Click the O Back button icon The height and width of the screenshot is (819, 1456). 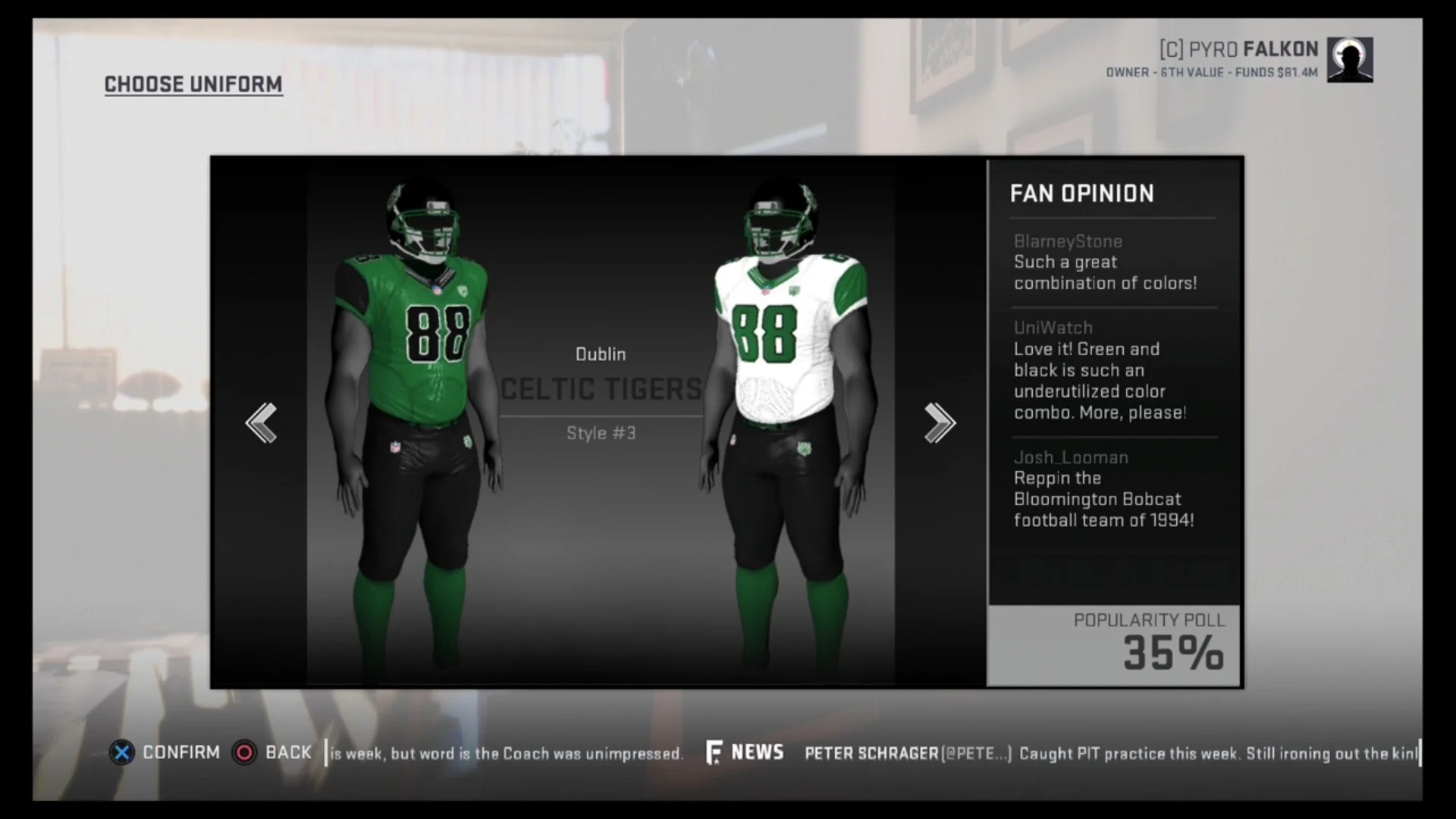tap(244, 753)
